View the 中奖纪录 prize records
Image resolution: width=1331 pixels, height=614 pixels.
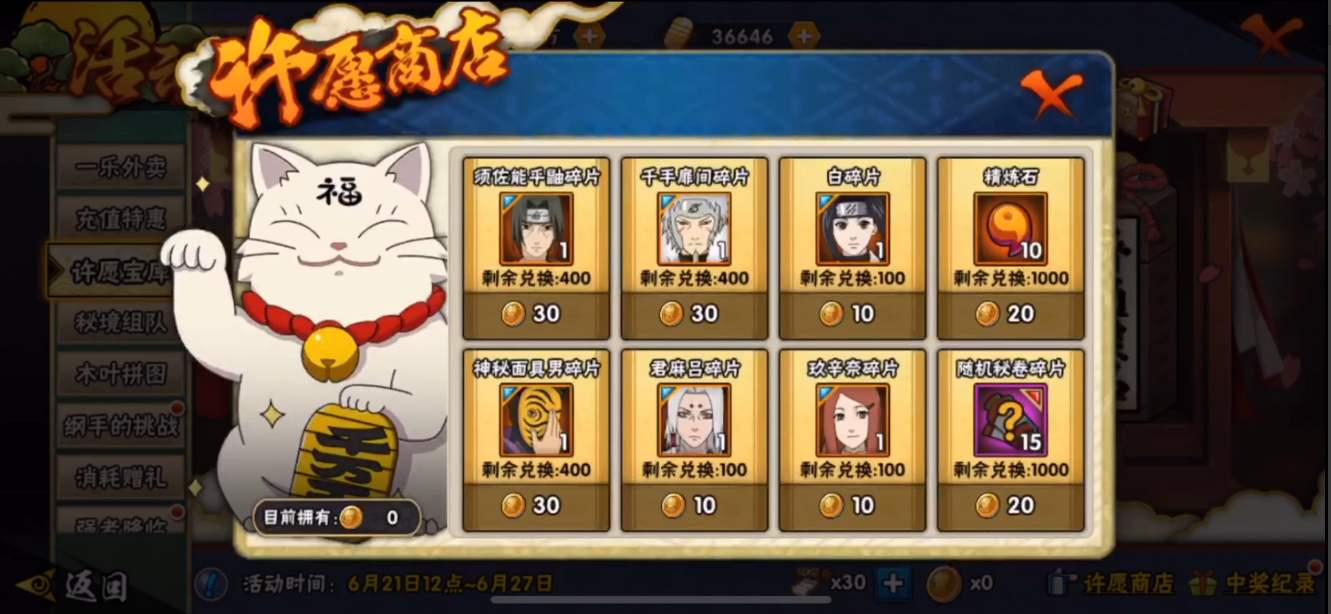(1258, 583)
